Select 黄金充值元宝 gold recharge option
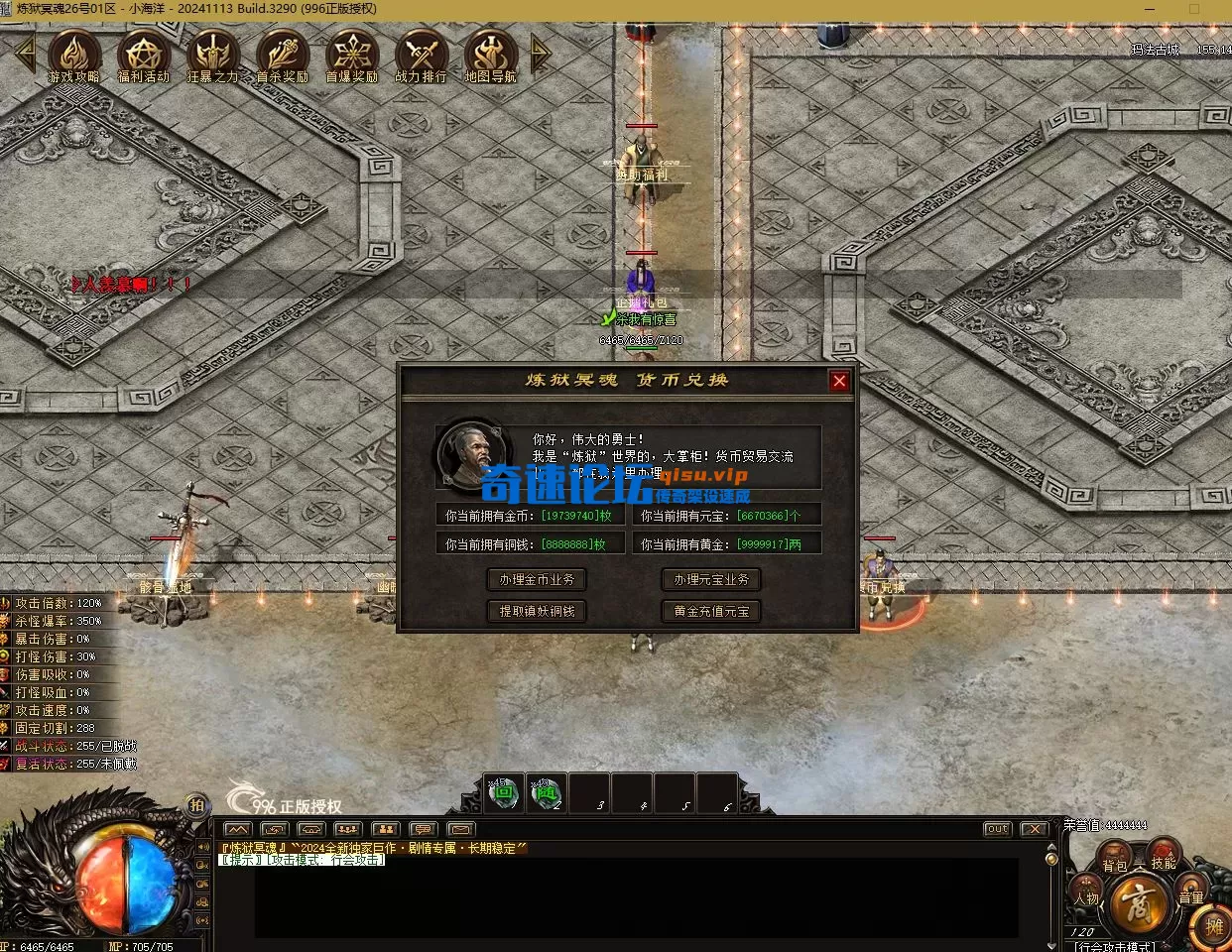This screenshot has height=952, width=1232. (711, 612)
